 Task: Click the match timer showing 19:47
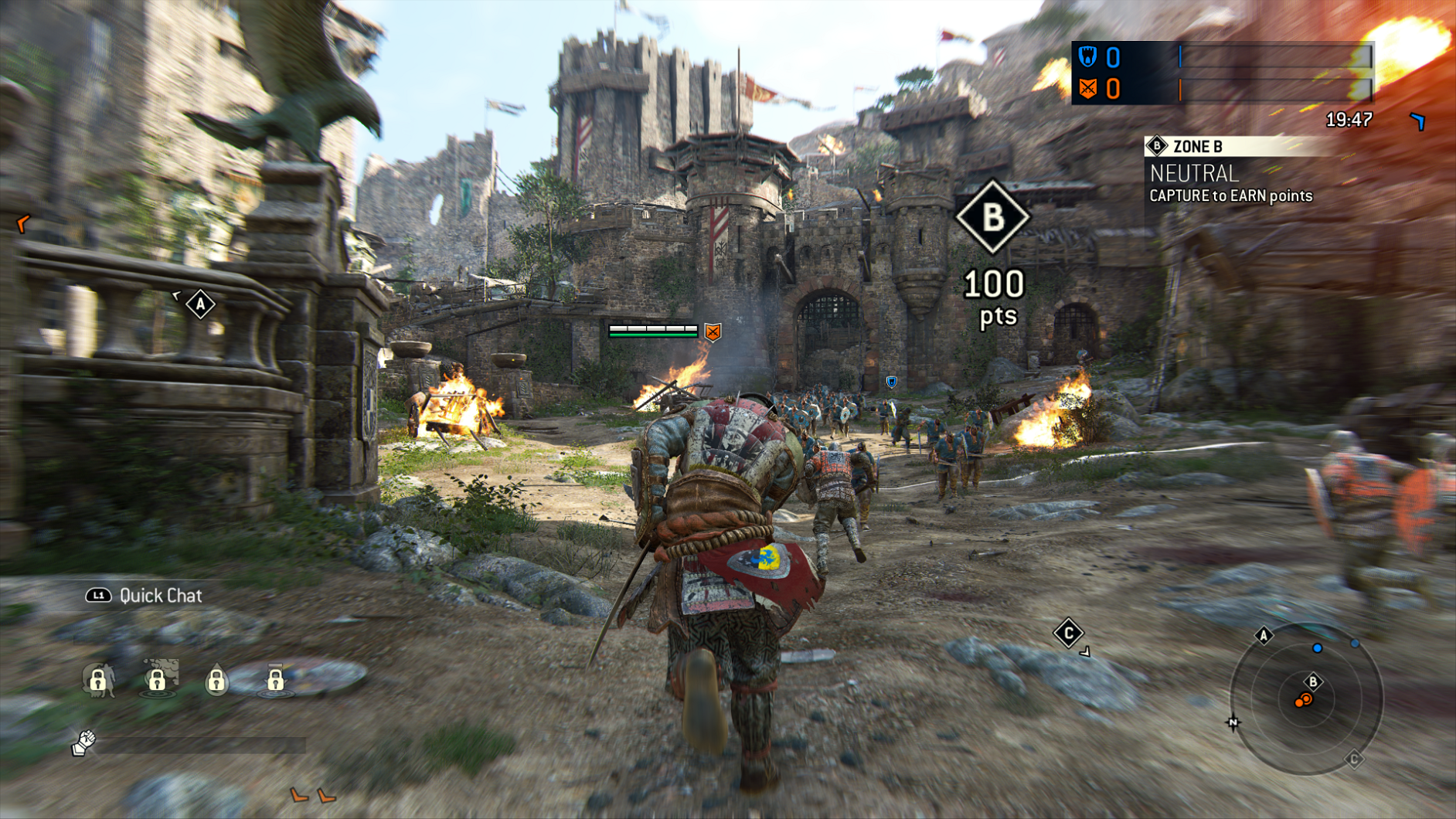(1348, 120)
